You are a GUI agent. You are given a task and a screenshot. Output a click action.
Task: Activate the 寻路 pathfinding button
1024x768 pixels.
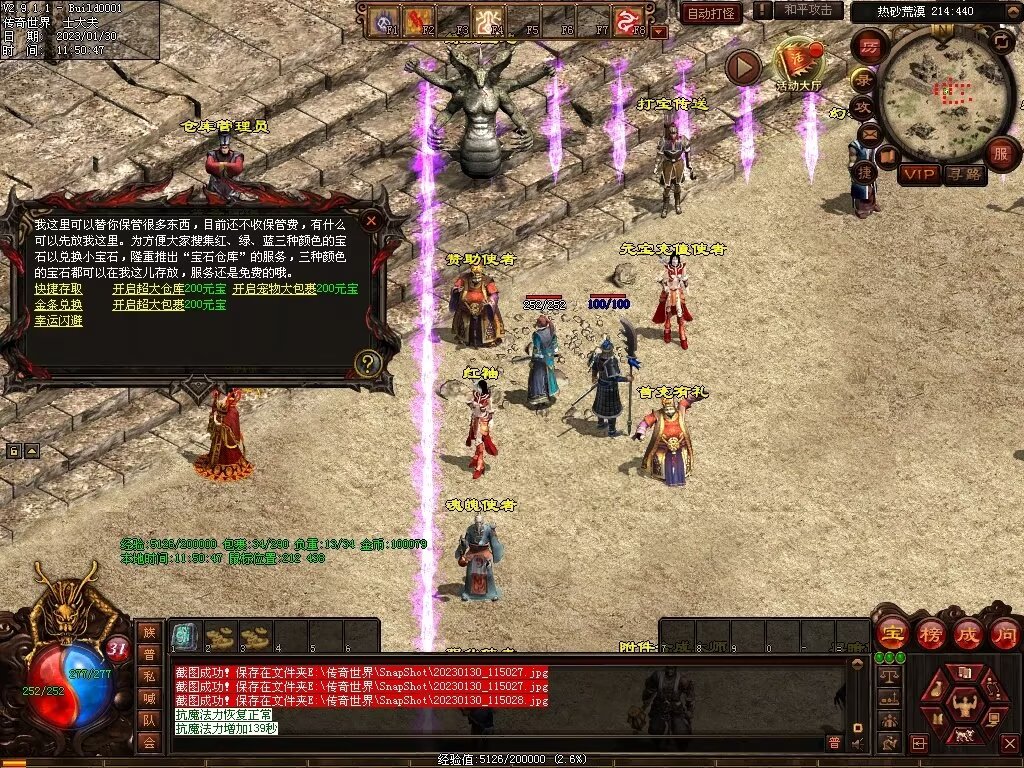(965, 174)
